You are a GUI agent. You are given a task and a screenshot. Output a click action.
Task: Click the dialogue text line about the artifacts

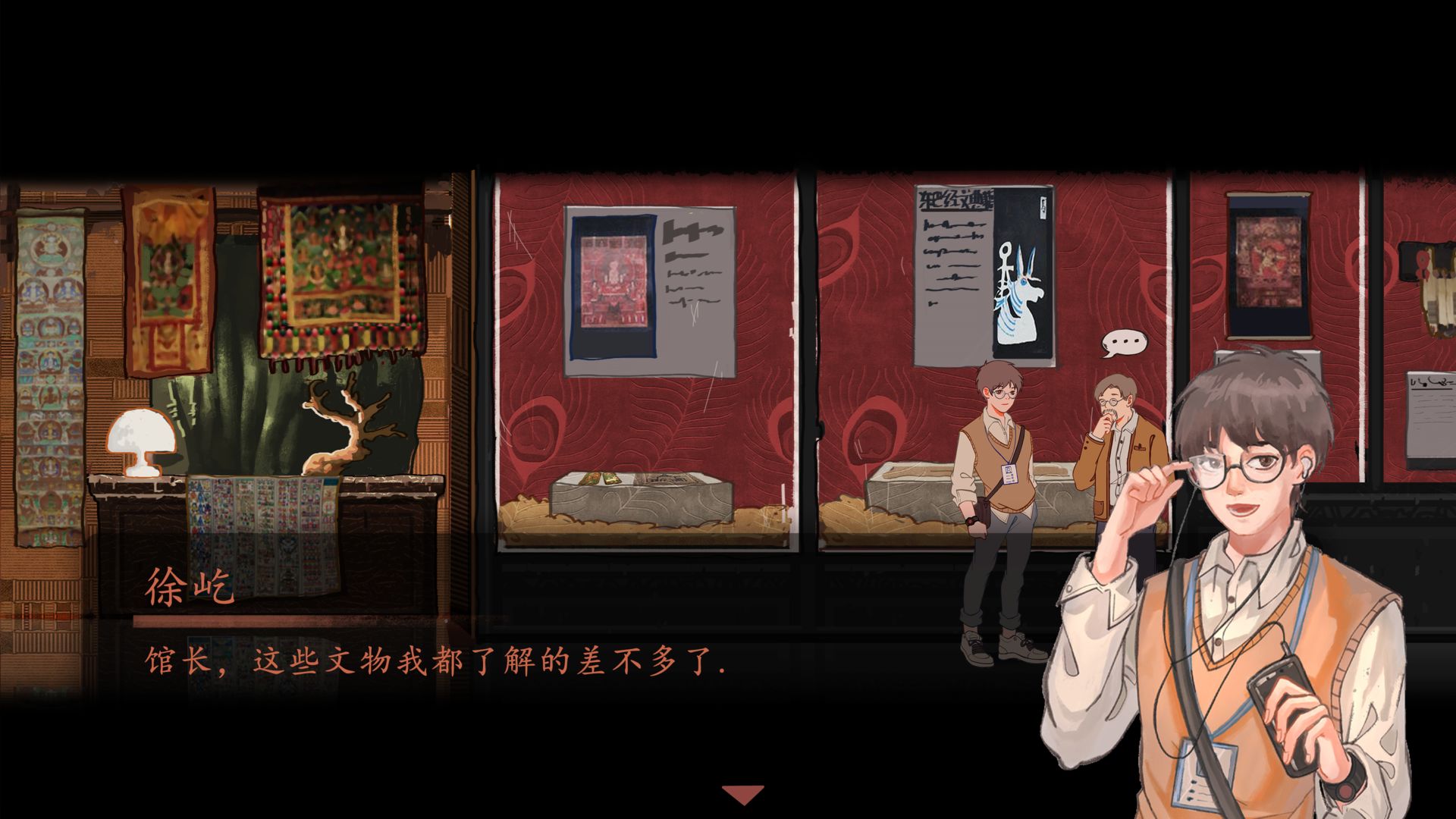(x=432, y=662)
